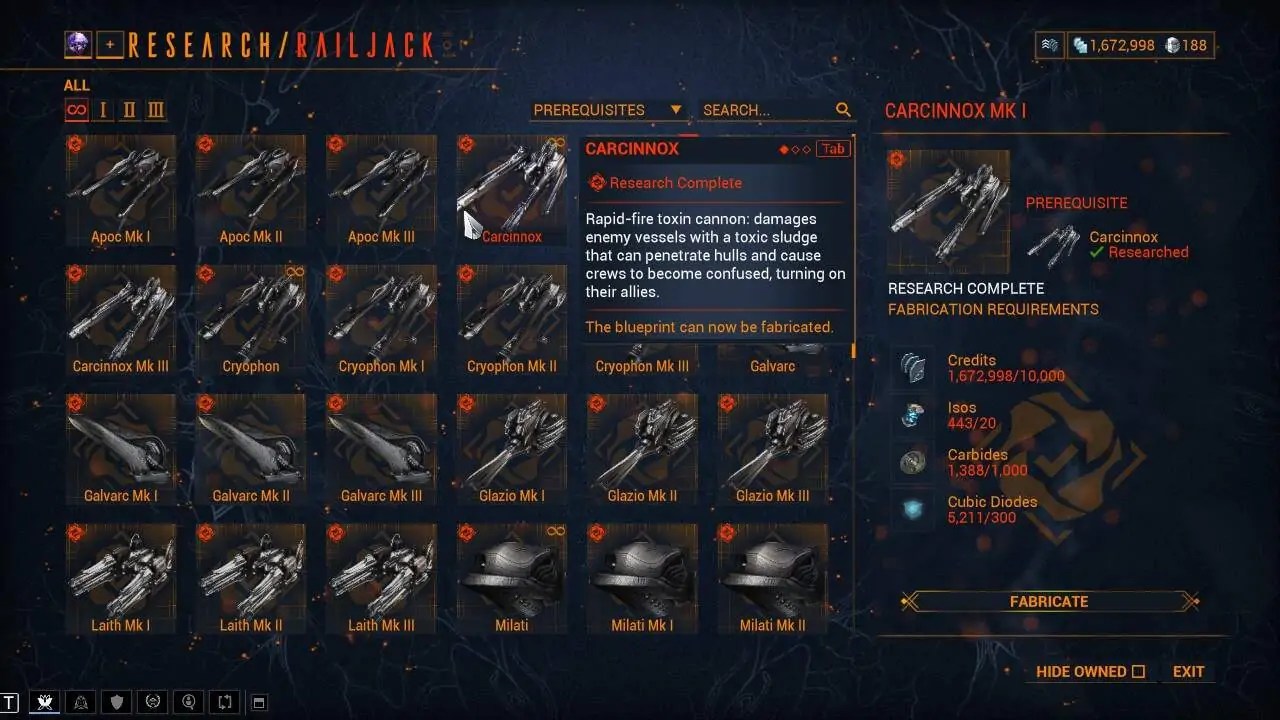Open chat via the T icon
The image size is (1280, 720).
point(14,702)
